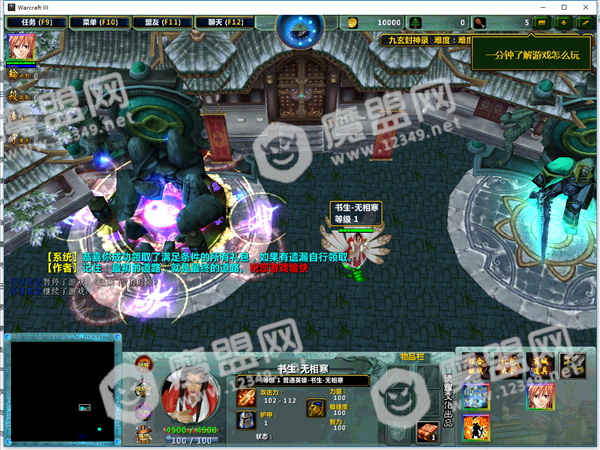Select the red-haired character skill icon
600x450 pixels.
pyautogui.click(x=542, y=397)
